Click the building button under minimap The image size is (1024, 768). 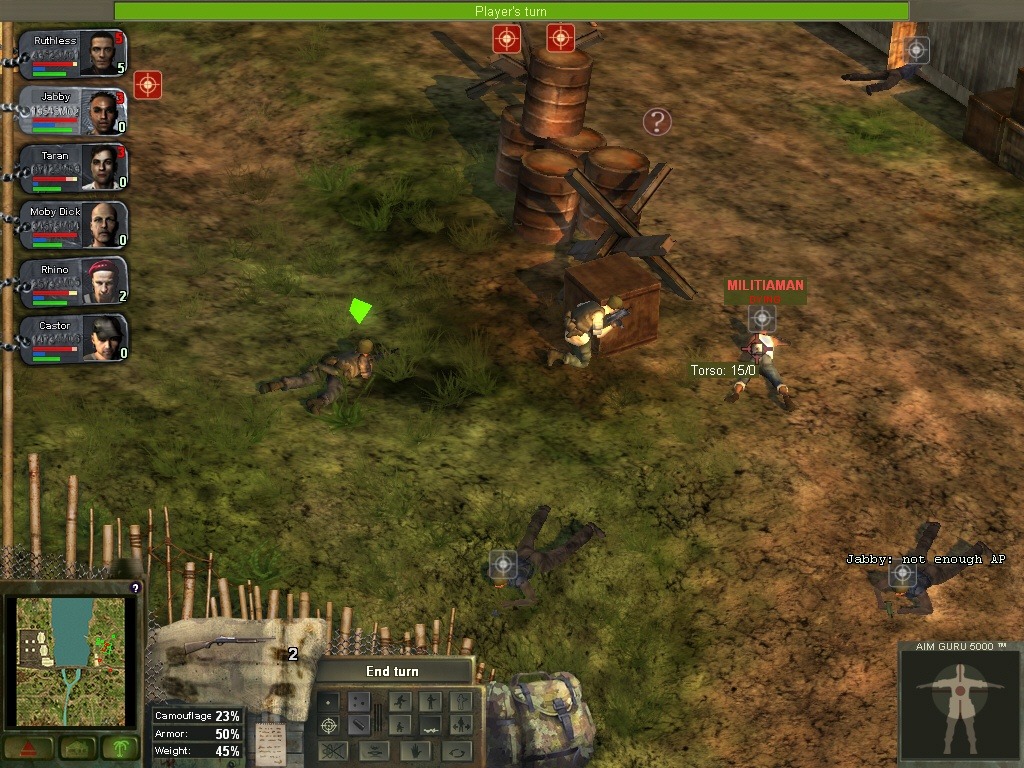point(76,748)
